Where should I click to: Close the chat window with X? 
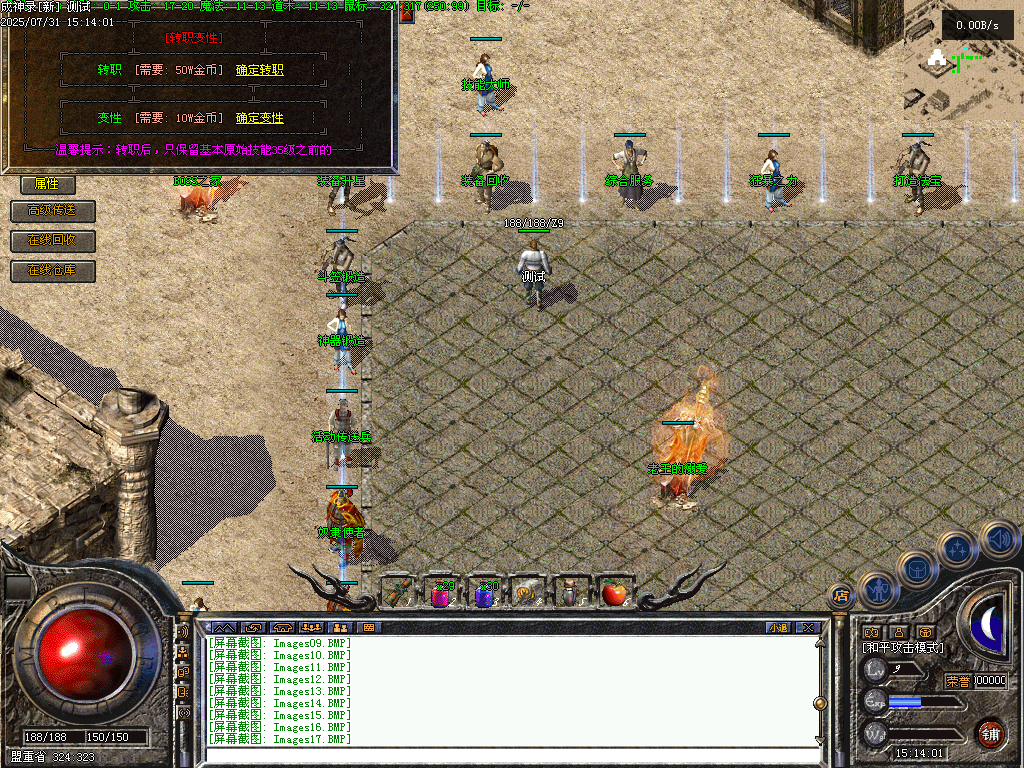807,628
